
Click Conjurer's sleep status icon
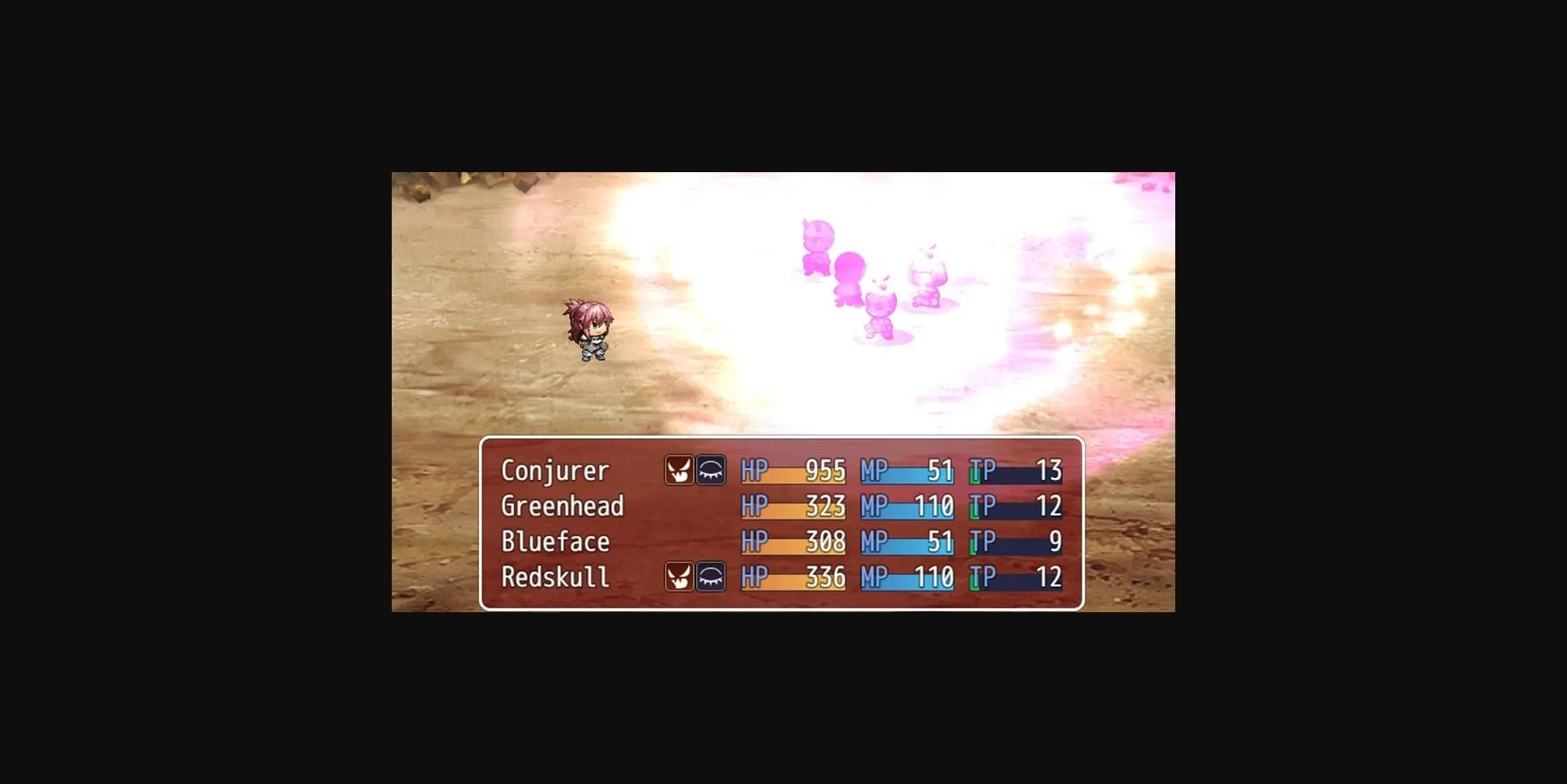point(709,470)
